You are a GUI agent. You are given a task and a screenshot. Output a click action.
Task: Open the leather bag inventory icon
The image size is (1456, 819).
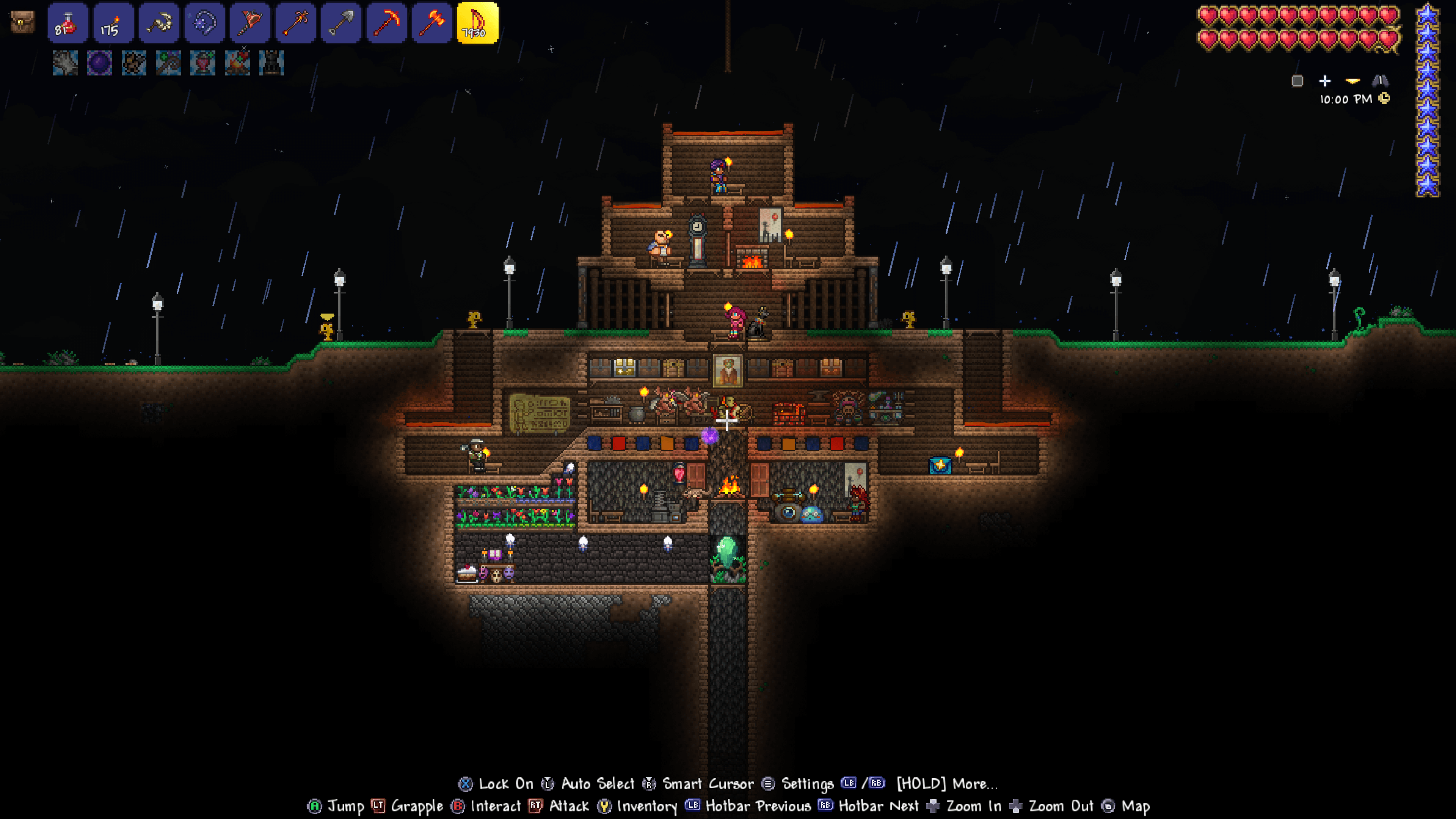tap(23, 23)
